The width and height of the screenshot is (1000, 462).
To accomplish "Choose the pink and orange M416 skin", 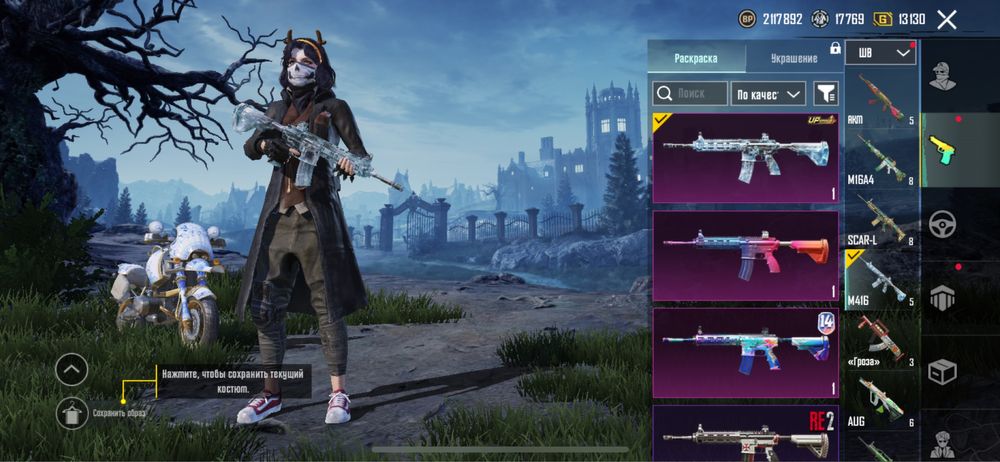I will pyautogui.click(x=746, y=255).
